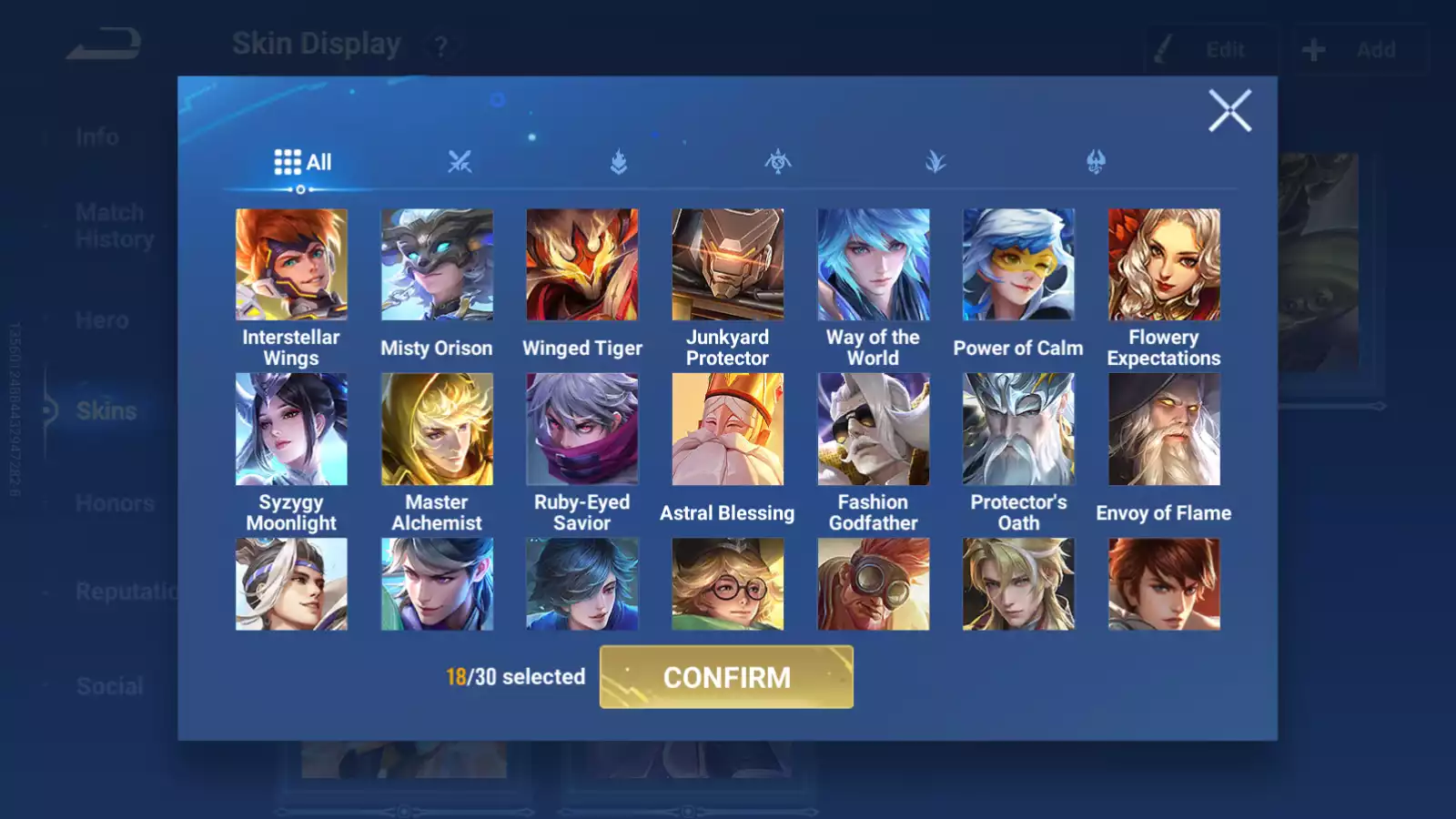Select the Syzygy Moonlight skin
The image size is (1456, 819).
pyautogui.click(x=291, y=430)
